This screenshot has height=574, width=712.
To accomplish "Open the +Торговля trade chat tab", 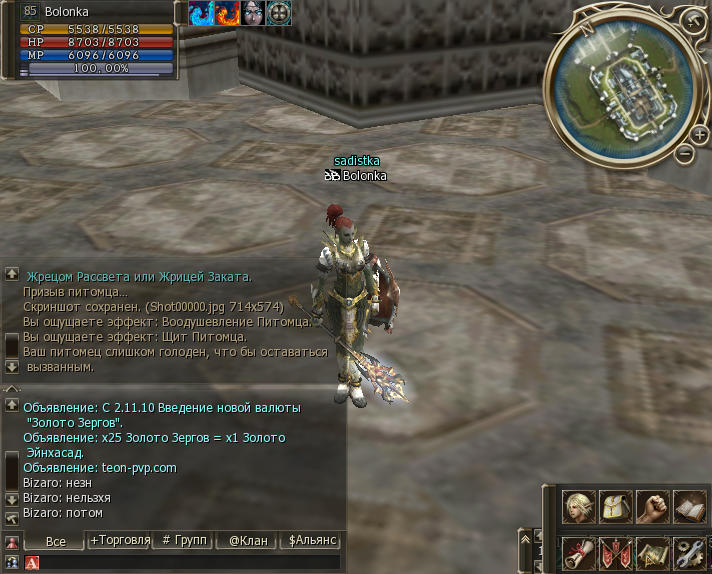I will tap(120, 540).
